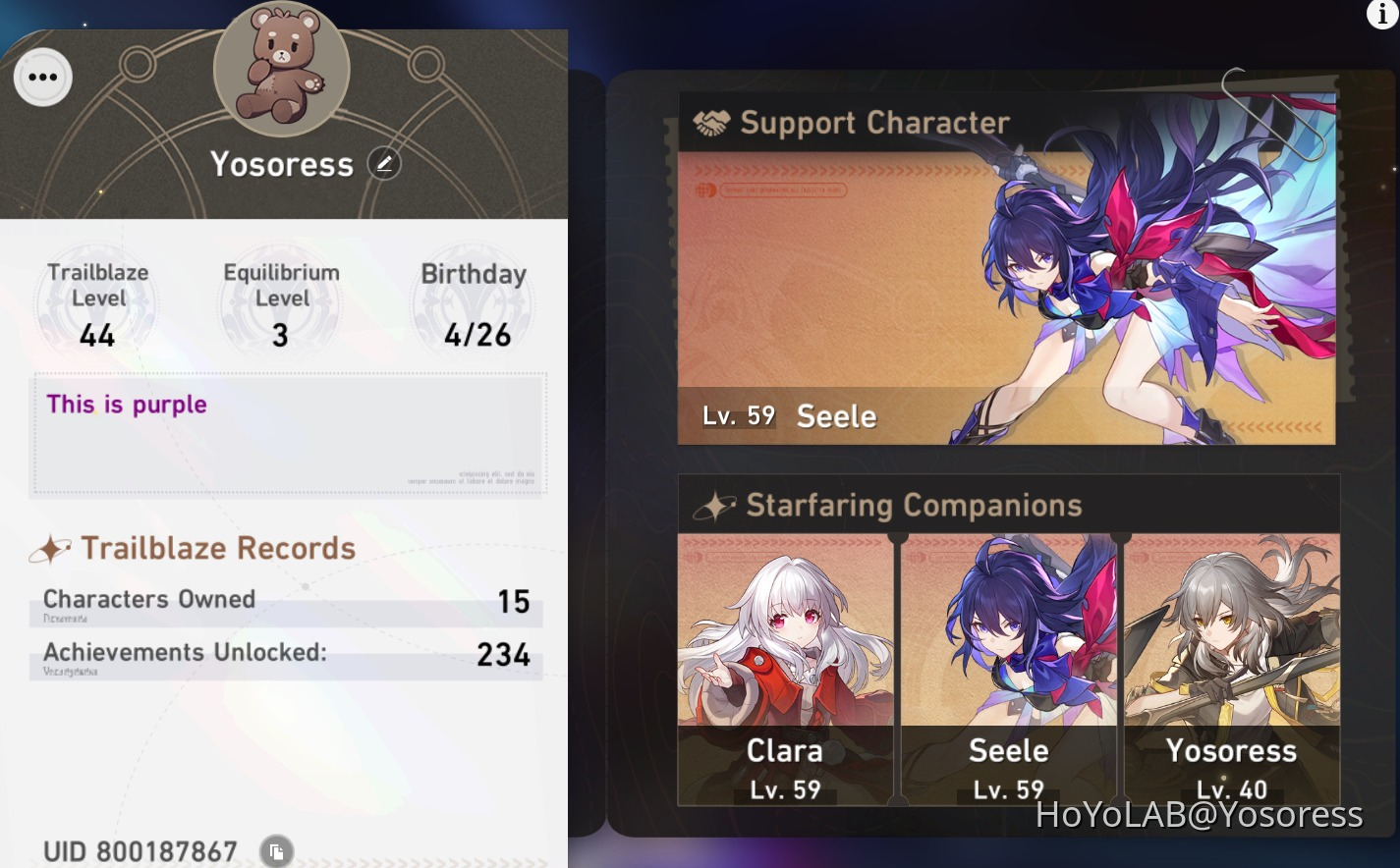Click the star Starfaring Companions icon

(x=715, y=505)
